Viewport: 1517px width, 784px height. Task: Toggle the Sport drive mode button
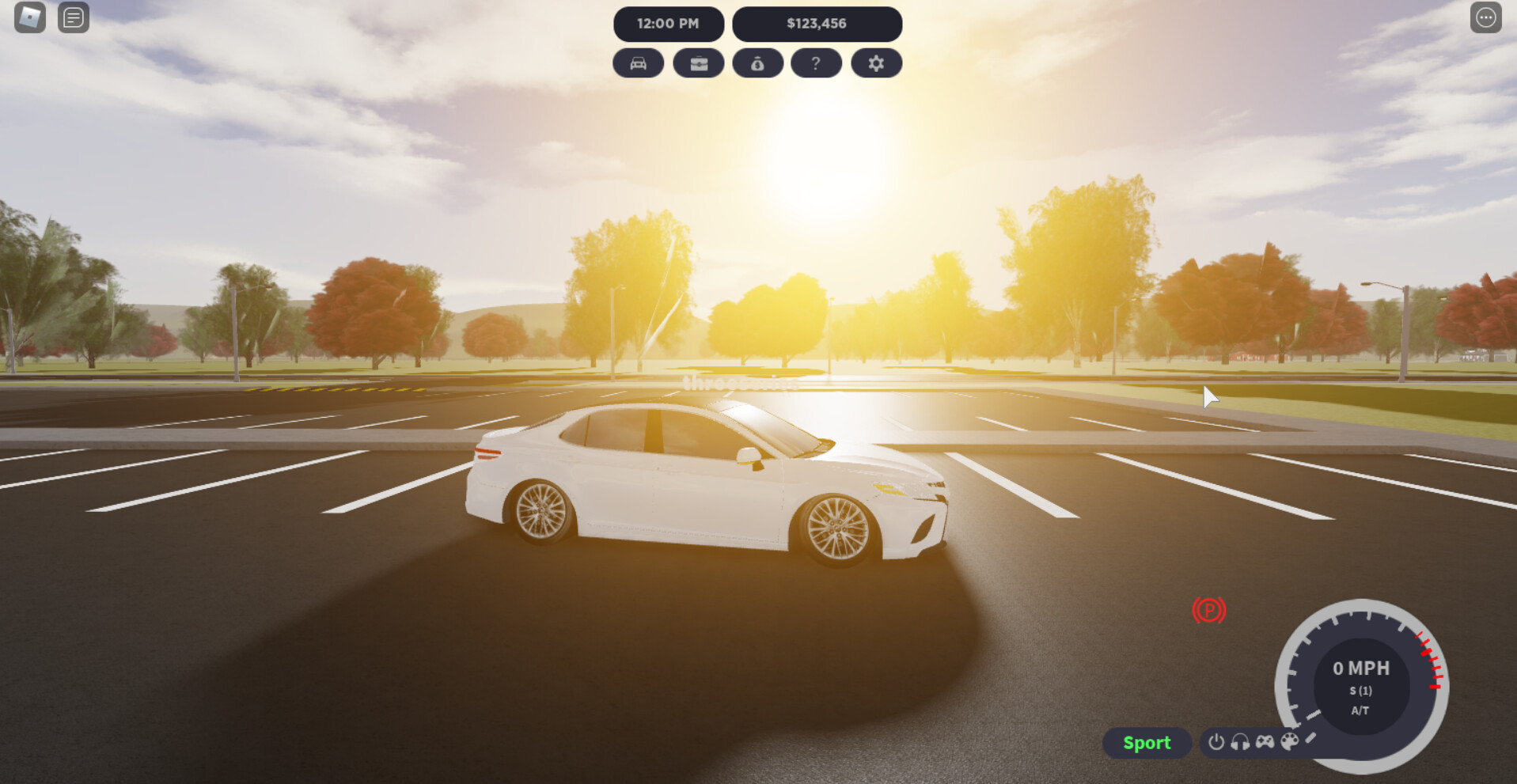point(1146,743)
